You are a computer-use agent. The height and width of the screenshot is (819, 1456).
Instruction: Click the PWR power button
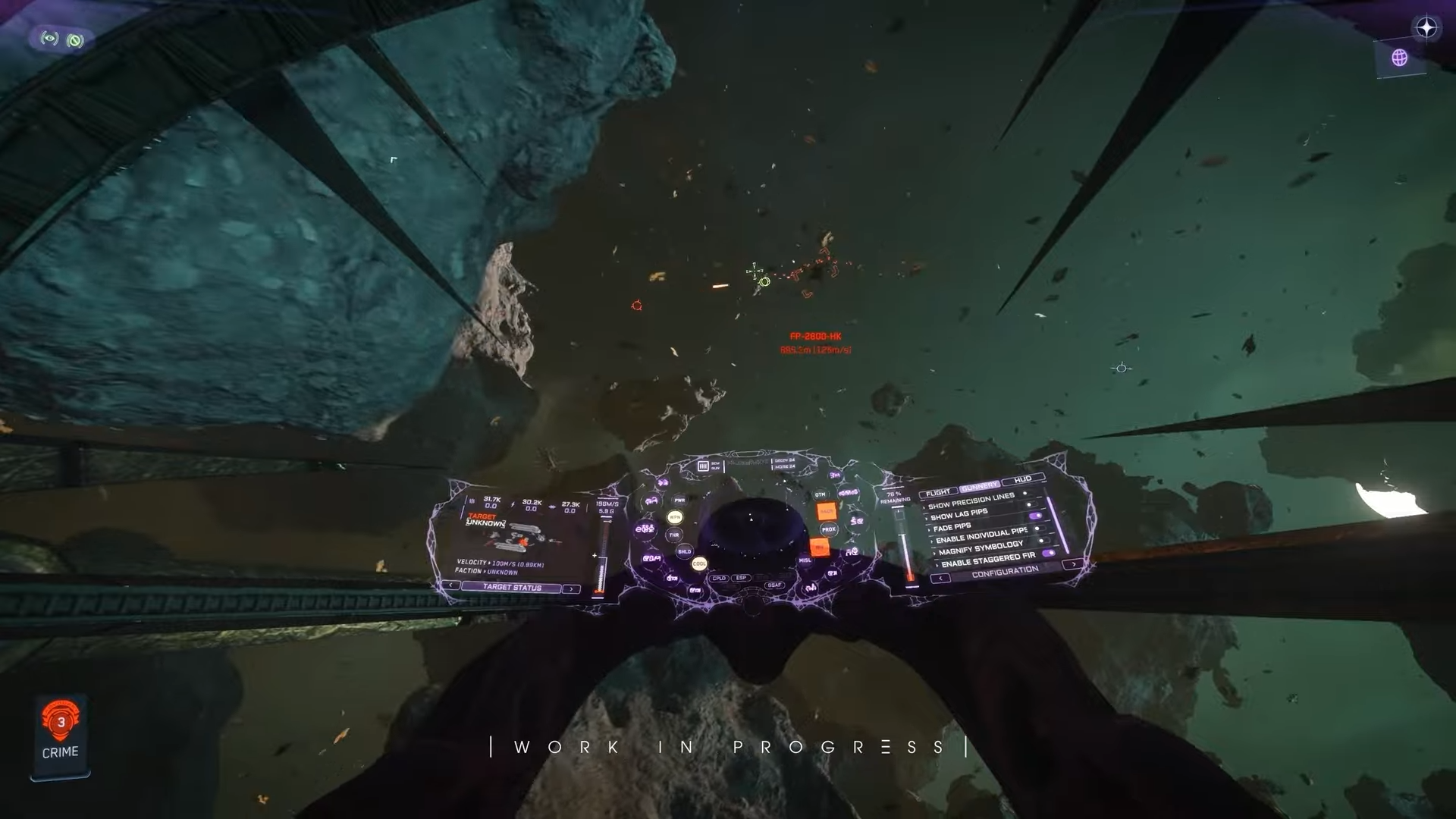(679, 500)
